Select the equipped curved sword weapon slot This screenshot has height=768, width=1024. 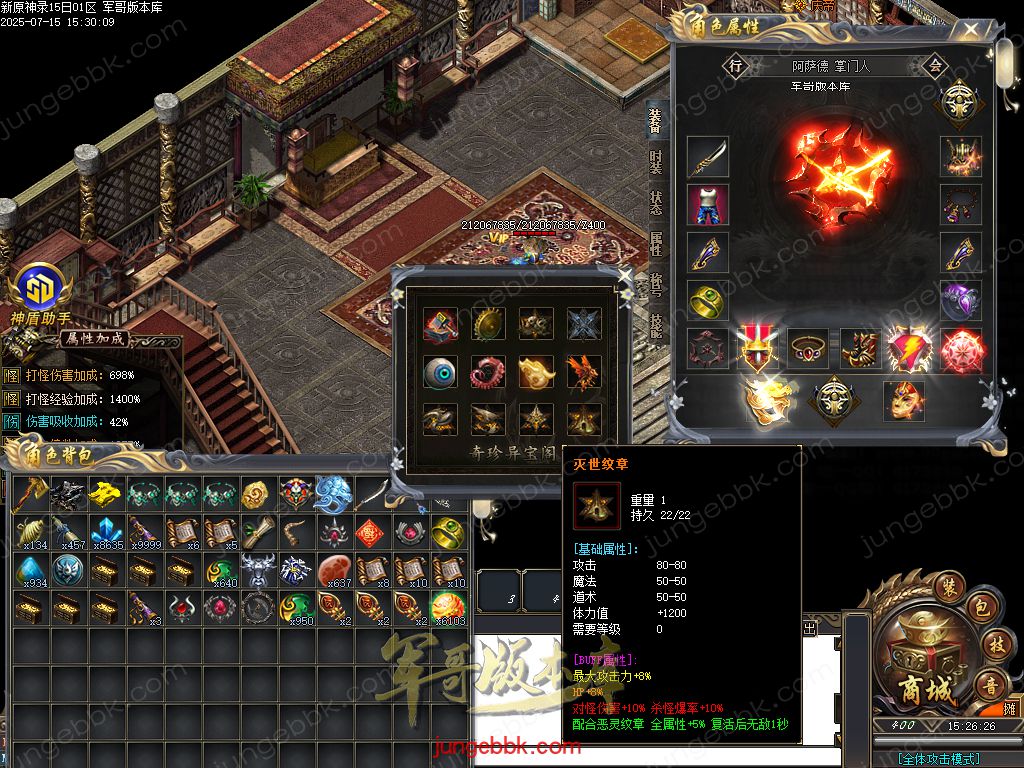(x=708, y=157)
